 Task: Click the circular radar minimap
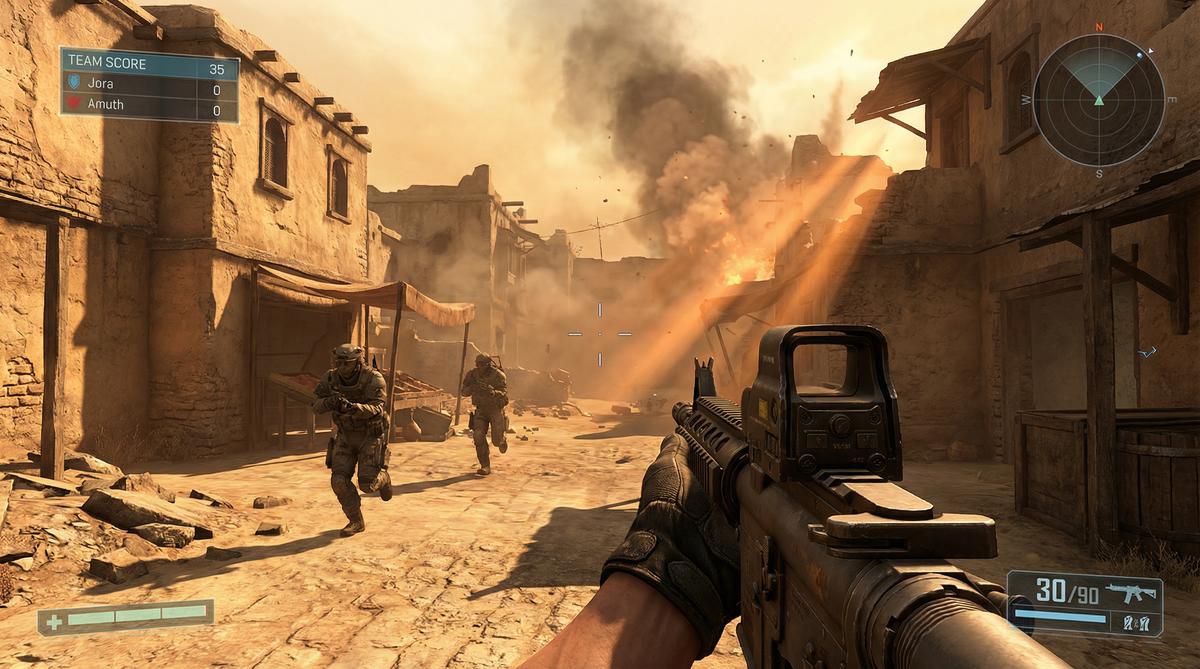tap(1098, 99)
